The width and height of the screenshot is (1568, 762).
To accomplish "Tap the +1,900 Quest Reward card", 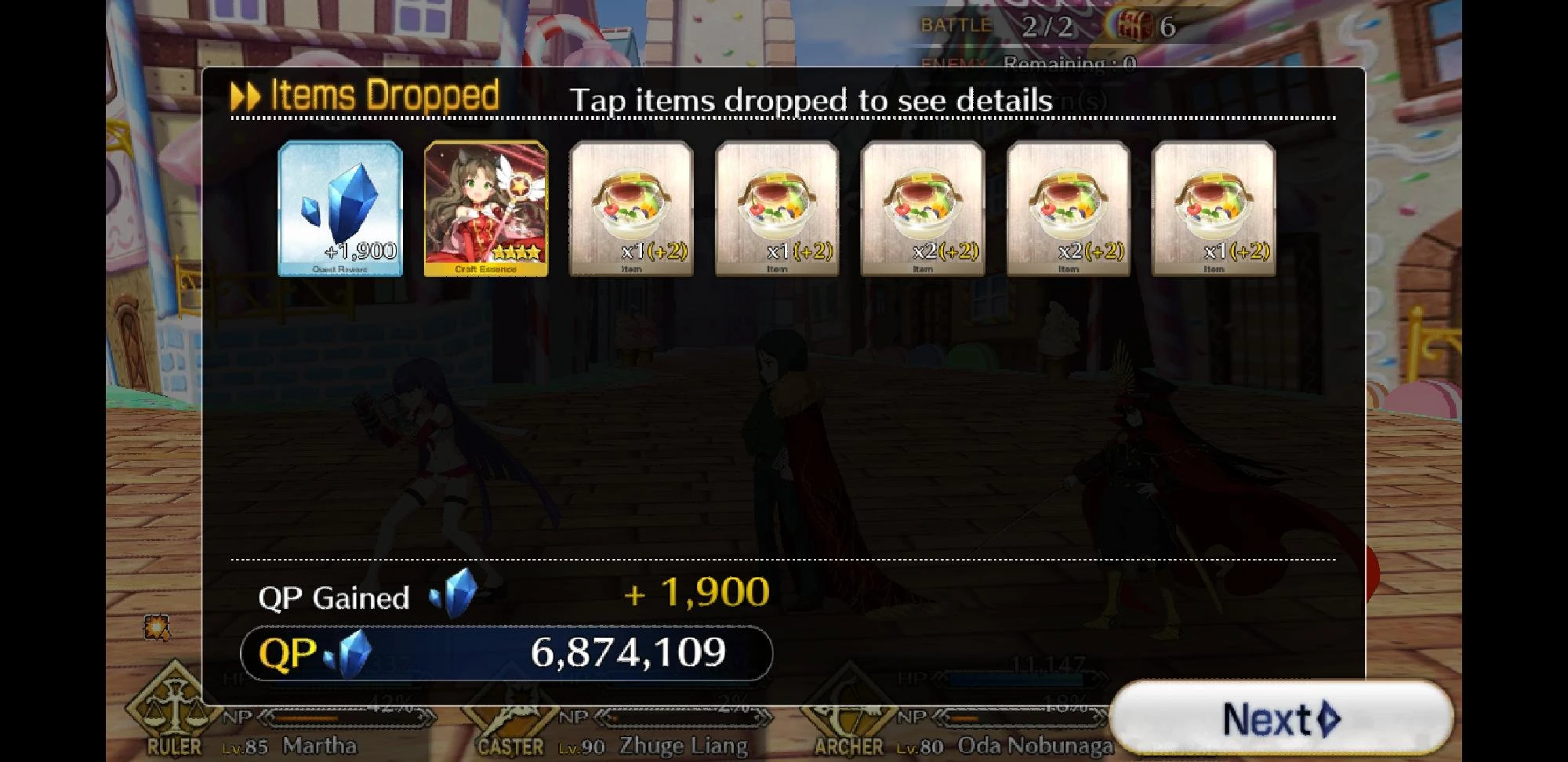I will (x=339, y=208).
